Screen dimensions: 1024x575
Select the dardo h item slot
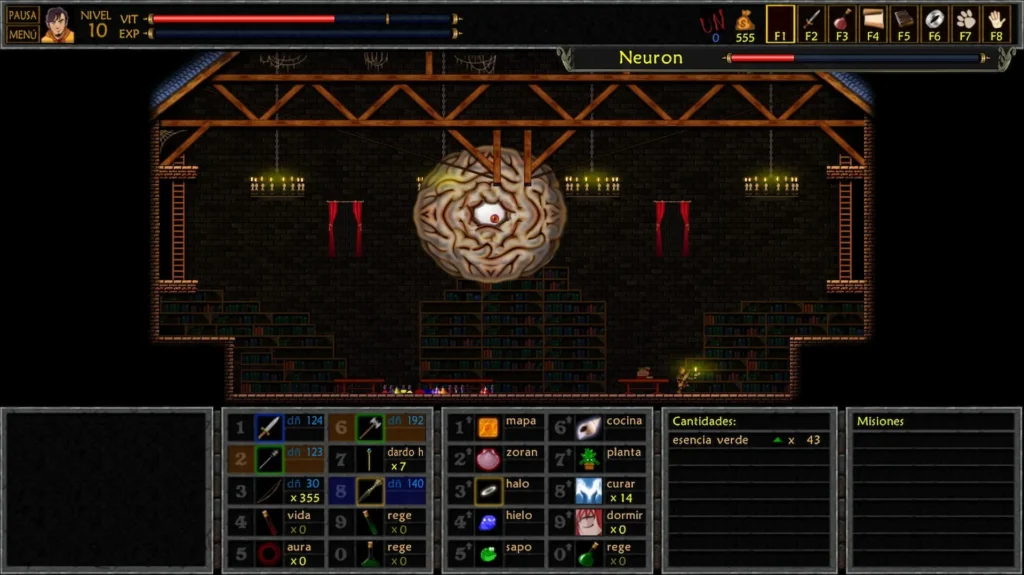pos(370,460)
